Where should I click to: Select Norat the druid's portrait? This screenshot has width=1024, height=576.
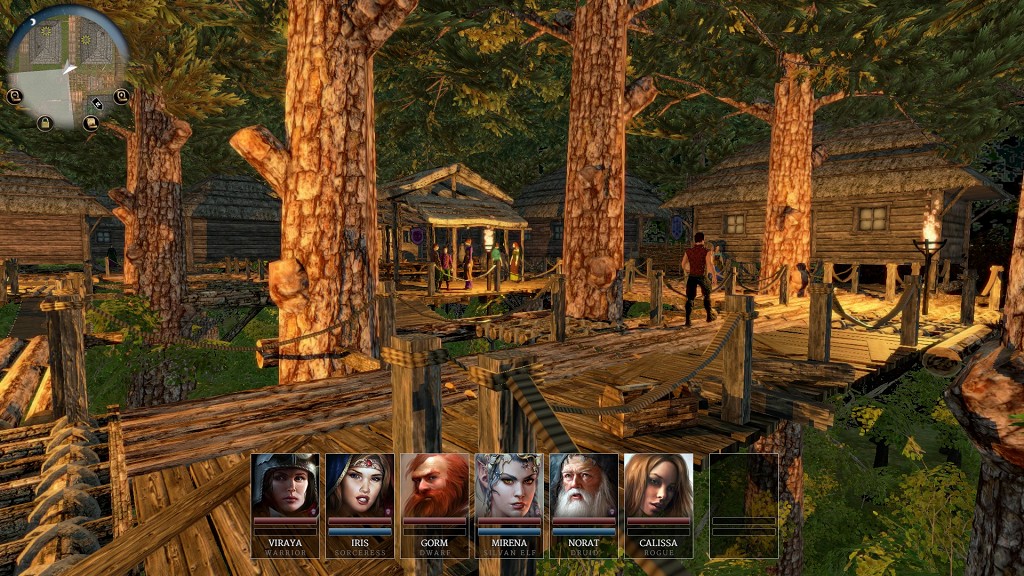(x=583, y=485)
